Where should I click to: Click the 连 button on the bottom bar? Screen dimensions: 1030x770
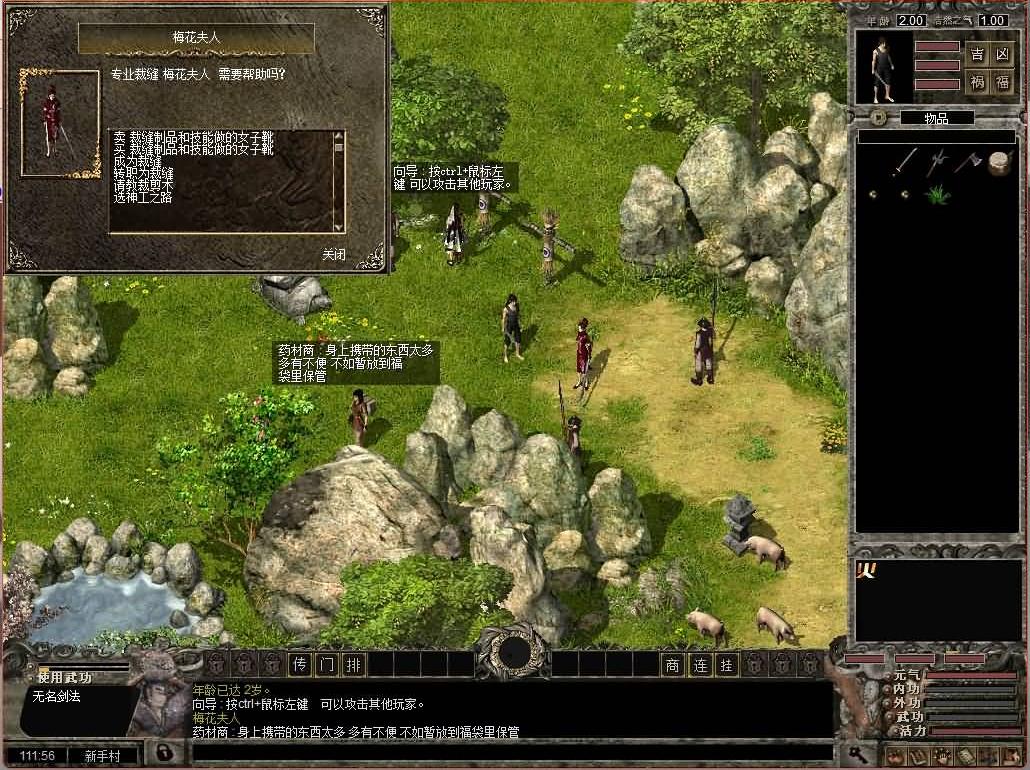[700, 664]
